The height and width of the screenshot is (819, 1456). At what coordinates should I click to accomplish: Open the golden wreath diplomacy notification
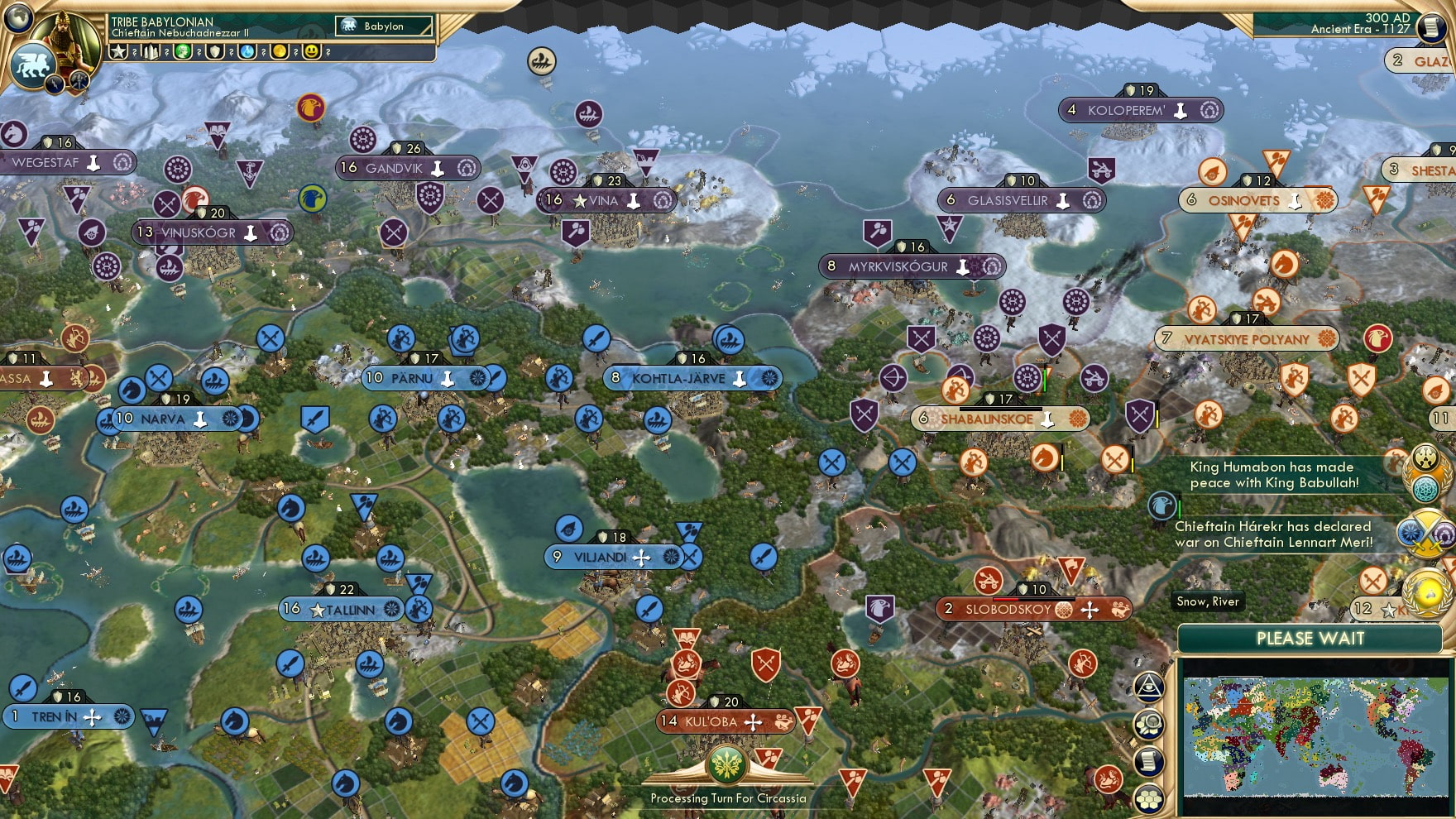point(1425,590)
